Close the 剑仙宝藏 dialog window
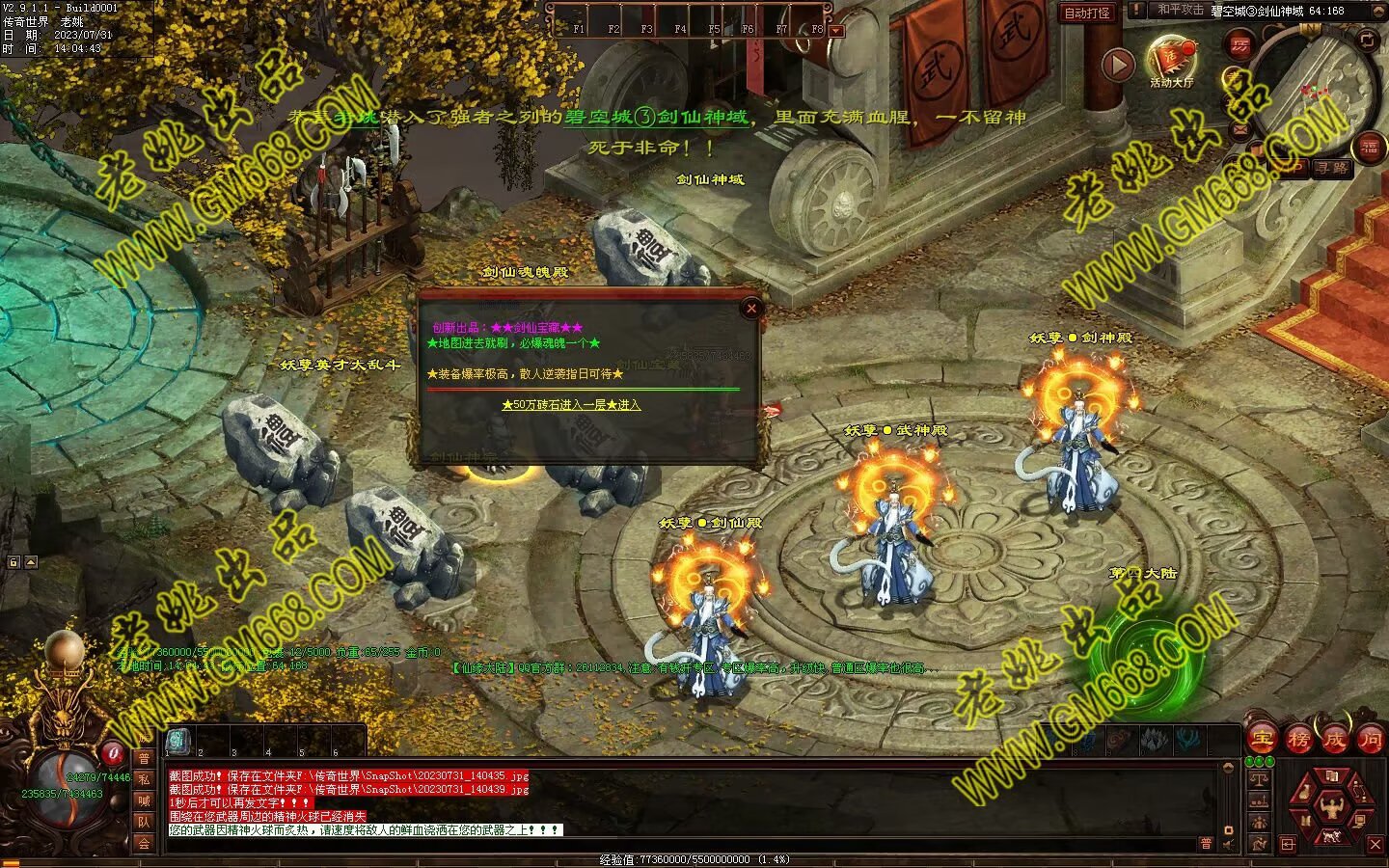This screenshot has height=868, width=1389. pos(751,309)
